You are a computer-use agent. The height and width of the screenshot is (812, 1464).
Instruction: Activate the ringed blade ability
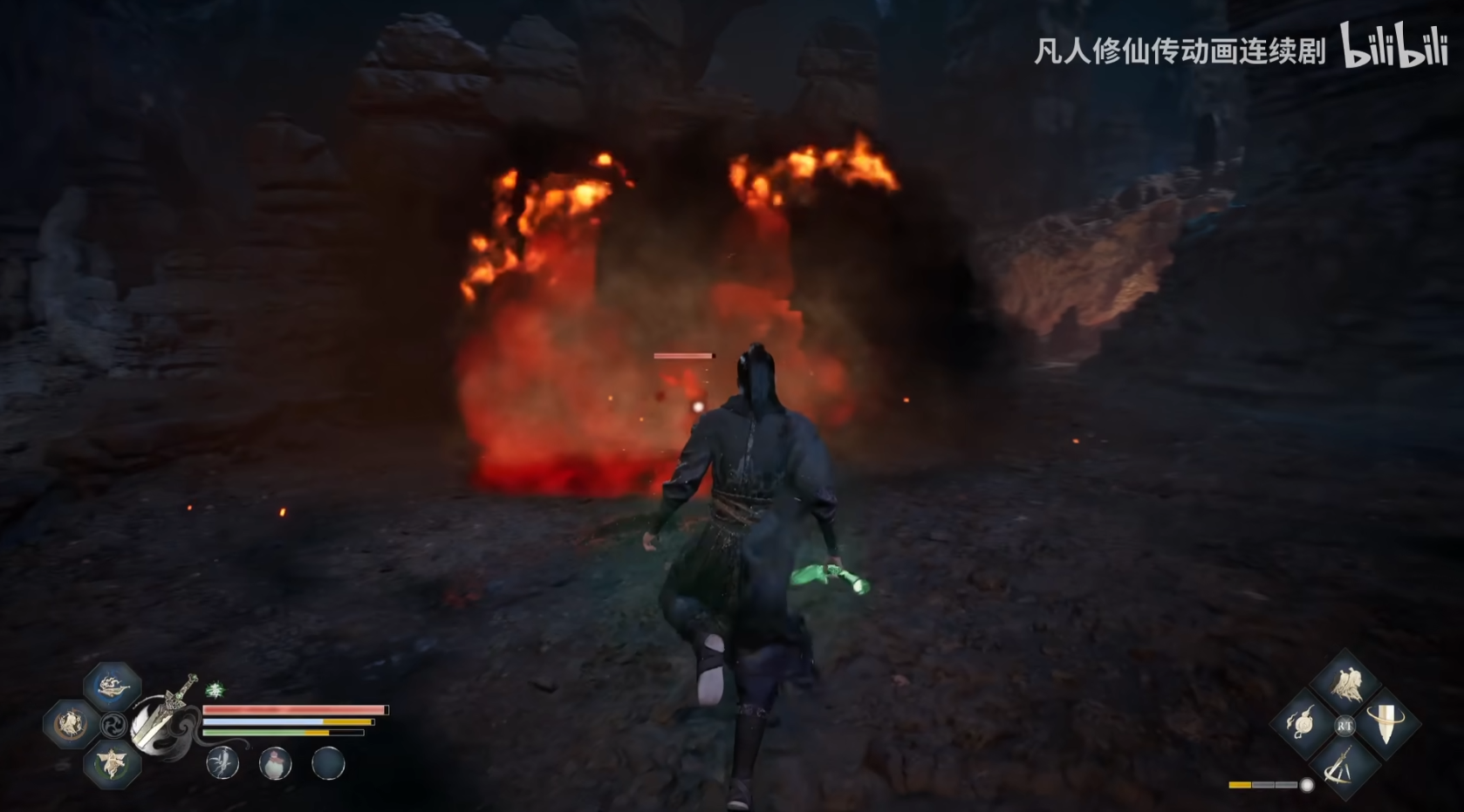(x=1386, y=723)
